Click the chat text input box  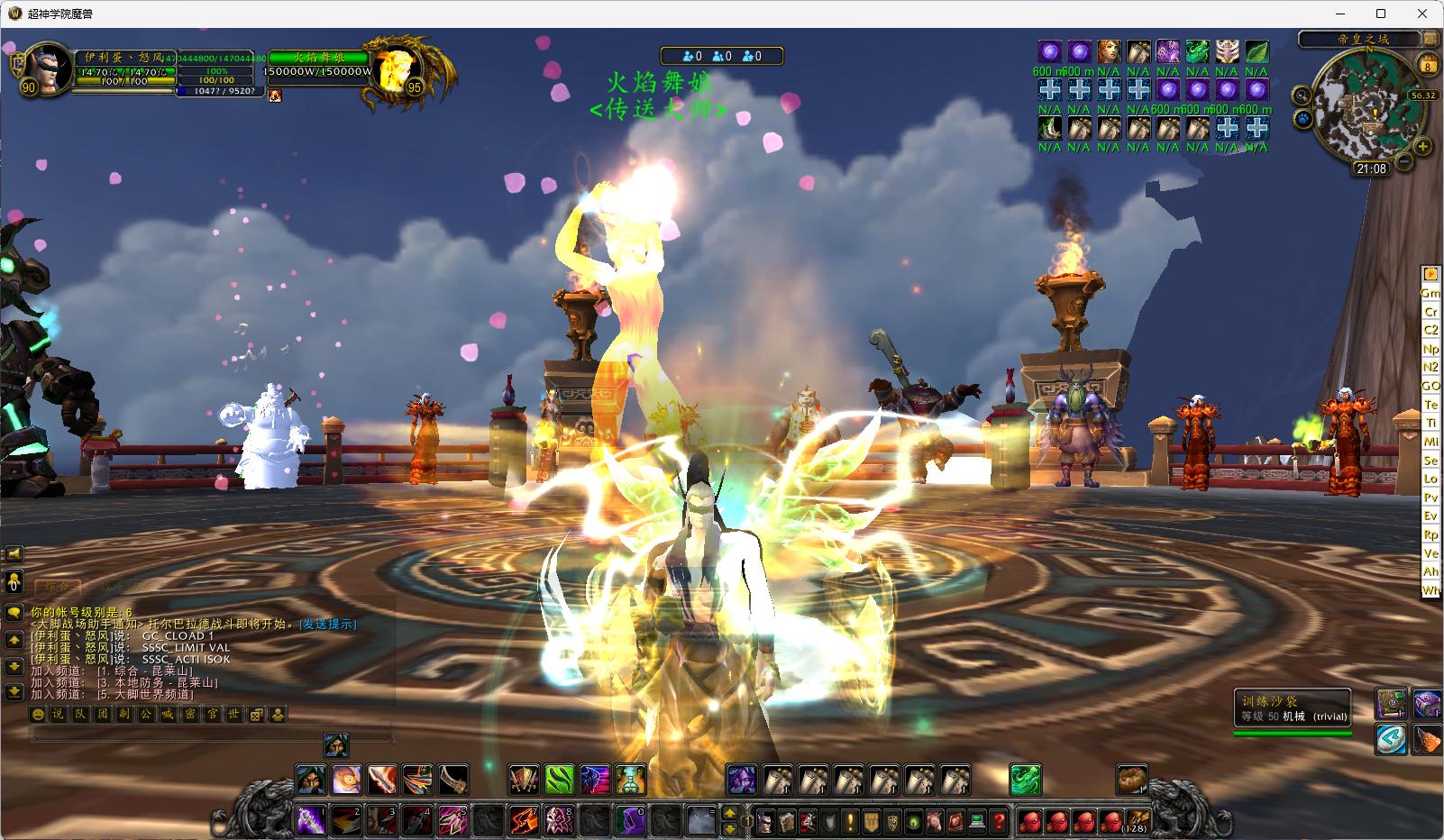pos(212,735)
